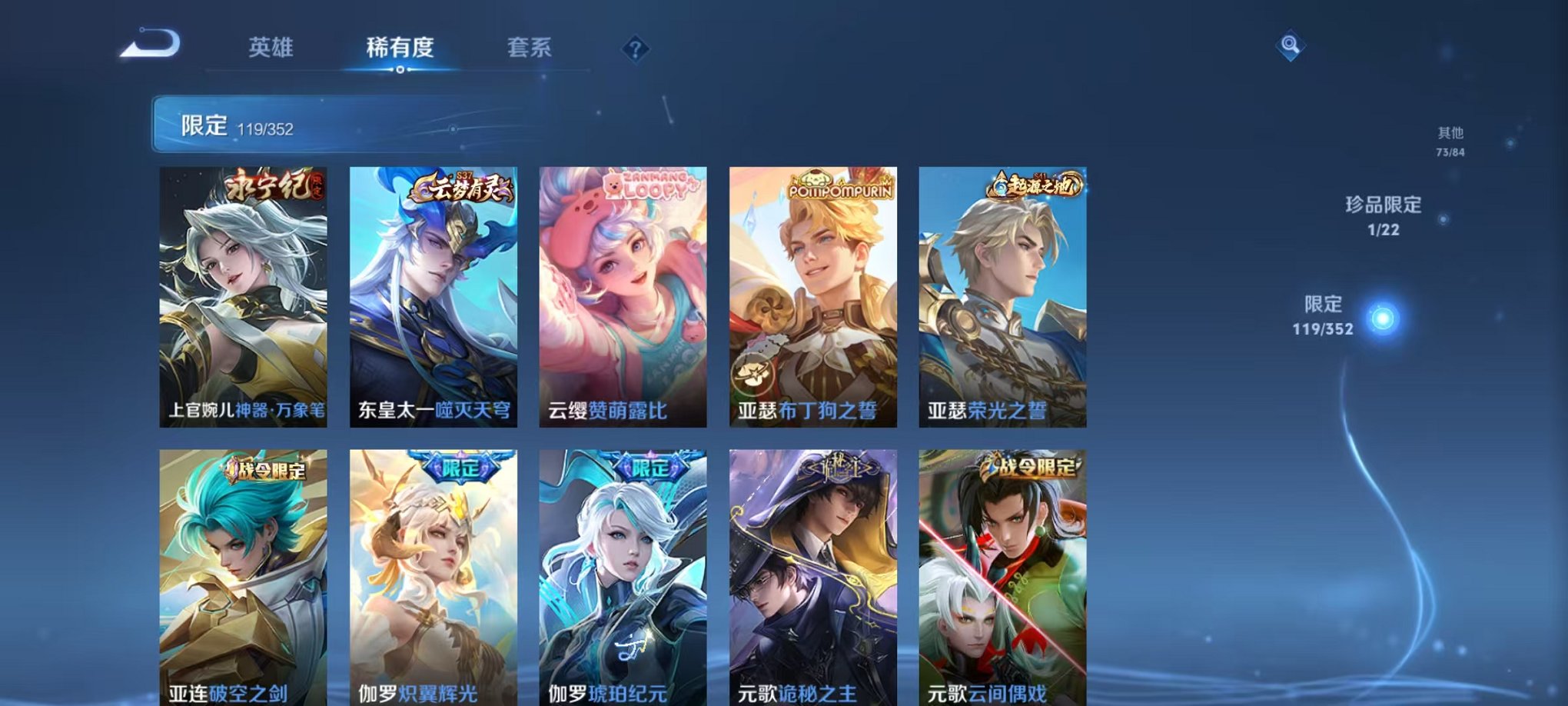The image size is (1568, 706).
Task: Open the 稀有度 tab
Action: point(400,48)
